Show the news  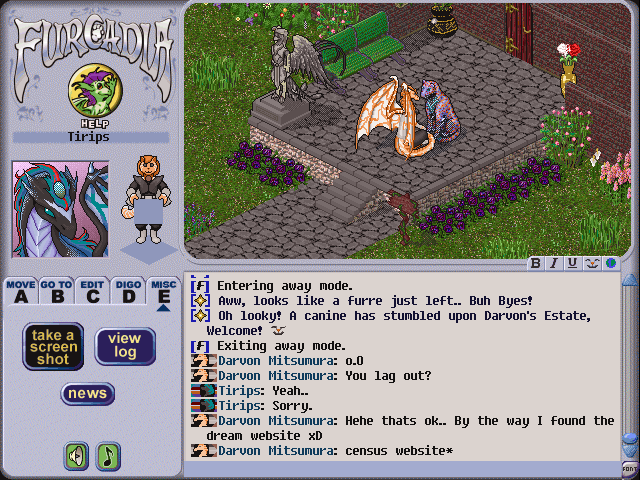(88, 394)
